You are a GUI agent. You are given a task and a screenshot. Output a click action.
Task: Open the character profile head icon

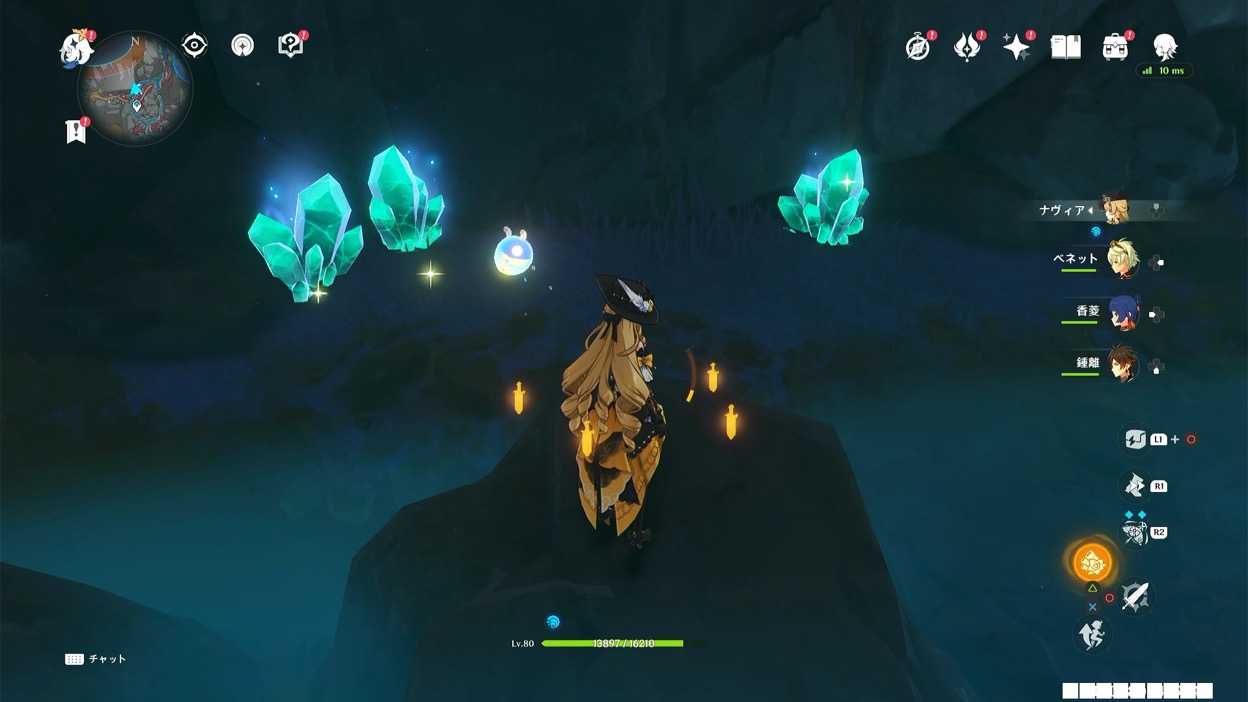point(1165,46)
